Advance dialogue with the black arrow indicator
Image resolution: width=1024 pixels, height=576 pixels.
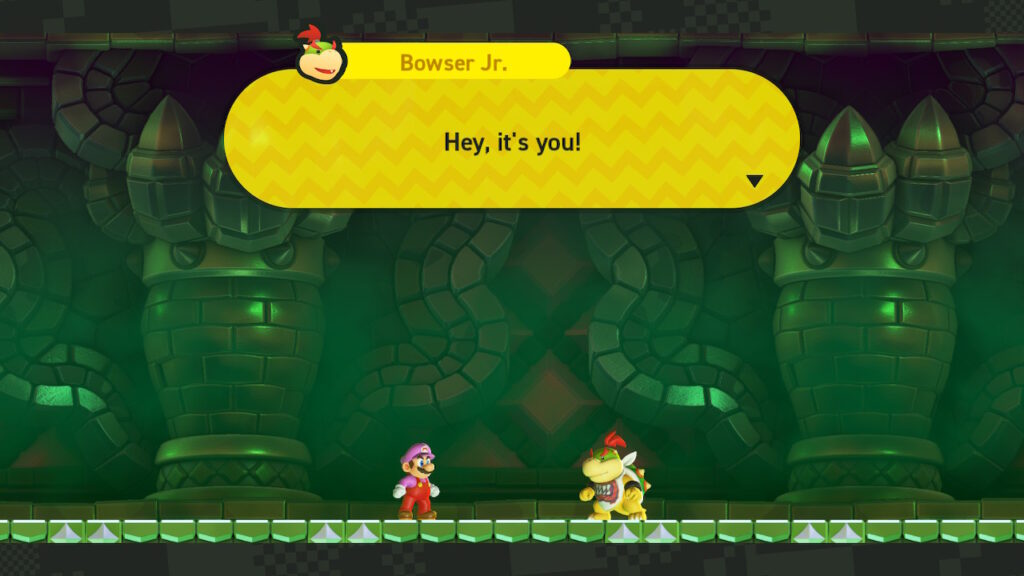tap(754, 181)
